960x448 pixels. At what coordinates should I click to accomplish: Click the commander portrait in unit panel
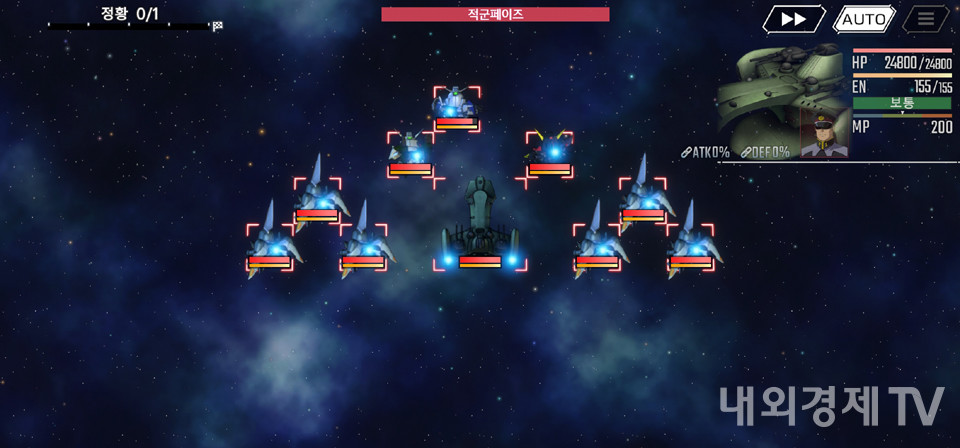pos(824,132)
